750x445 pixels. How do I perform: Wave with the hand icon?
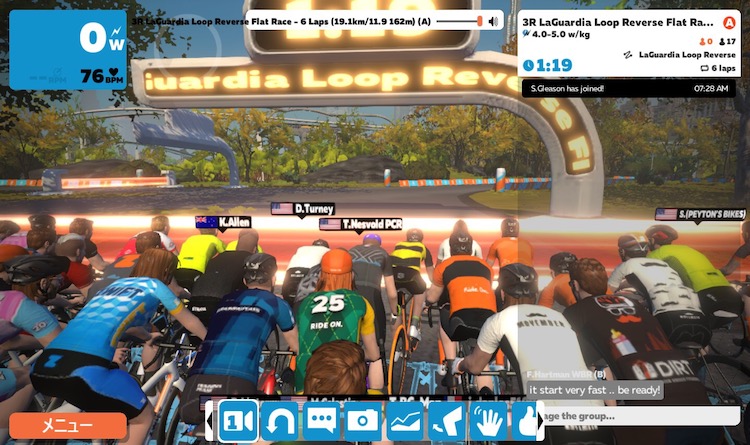click(489, 421)
